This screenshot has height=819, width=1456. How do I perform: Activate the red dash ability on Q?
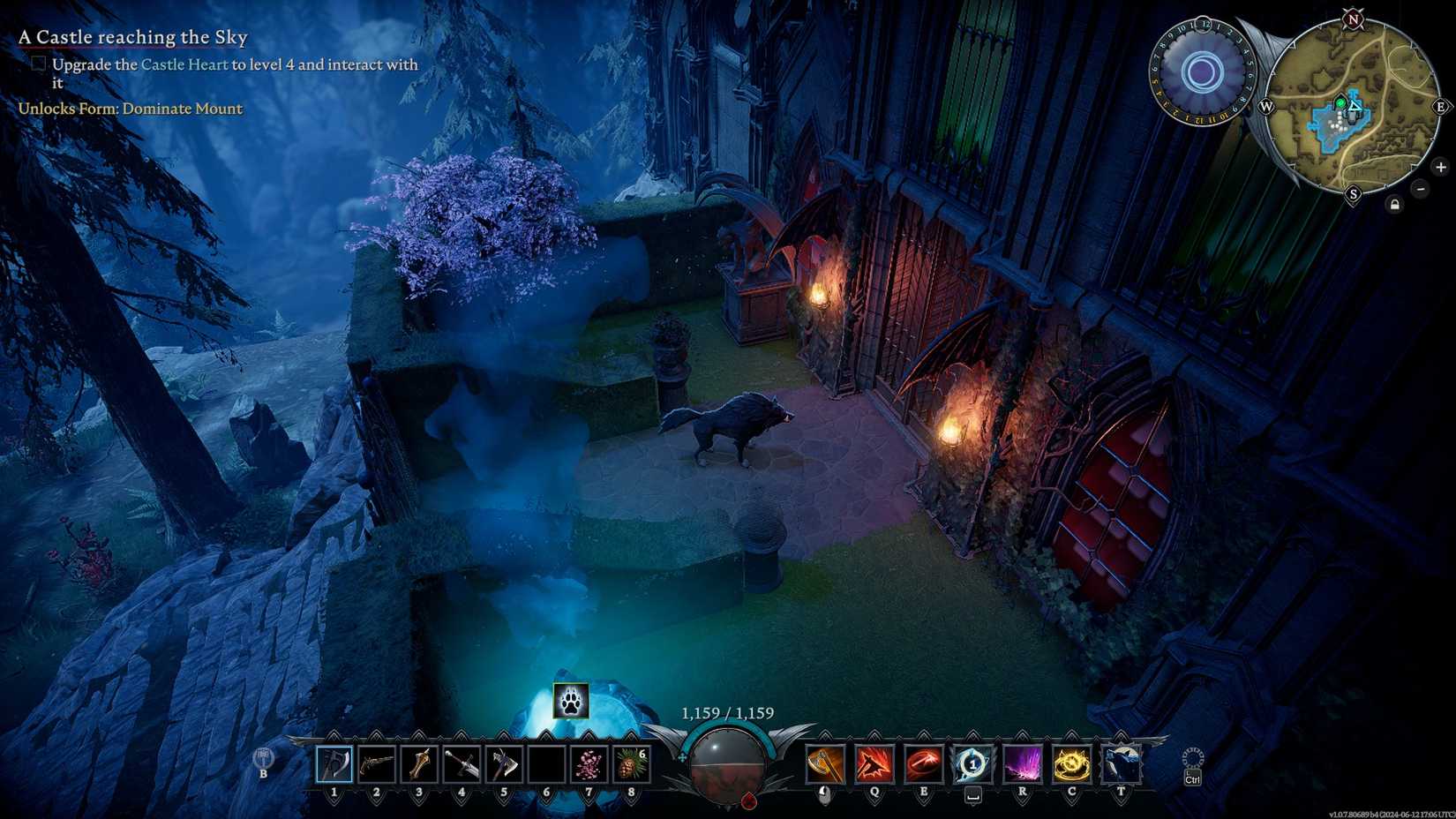tap(872, 763)
